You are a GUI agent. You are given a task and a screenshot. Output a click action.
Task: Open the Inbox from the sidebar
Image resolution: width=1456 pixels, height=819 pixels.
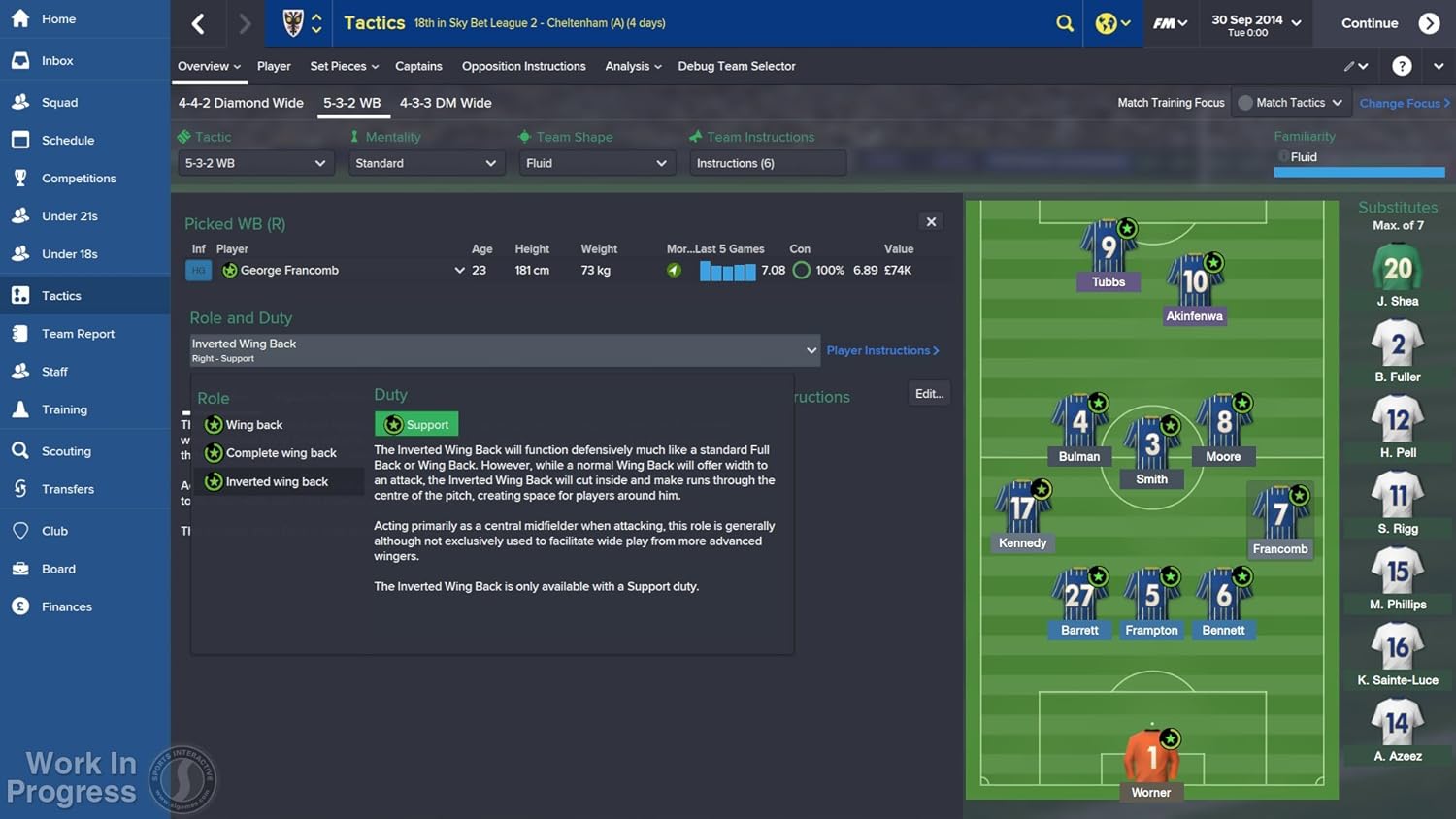pos(57,59)
